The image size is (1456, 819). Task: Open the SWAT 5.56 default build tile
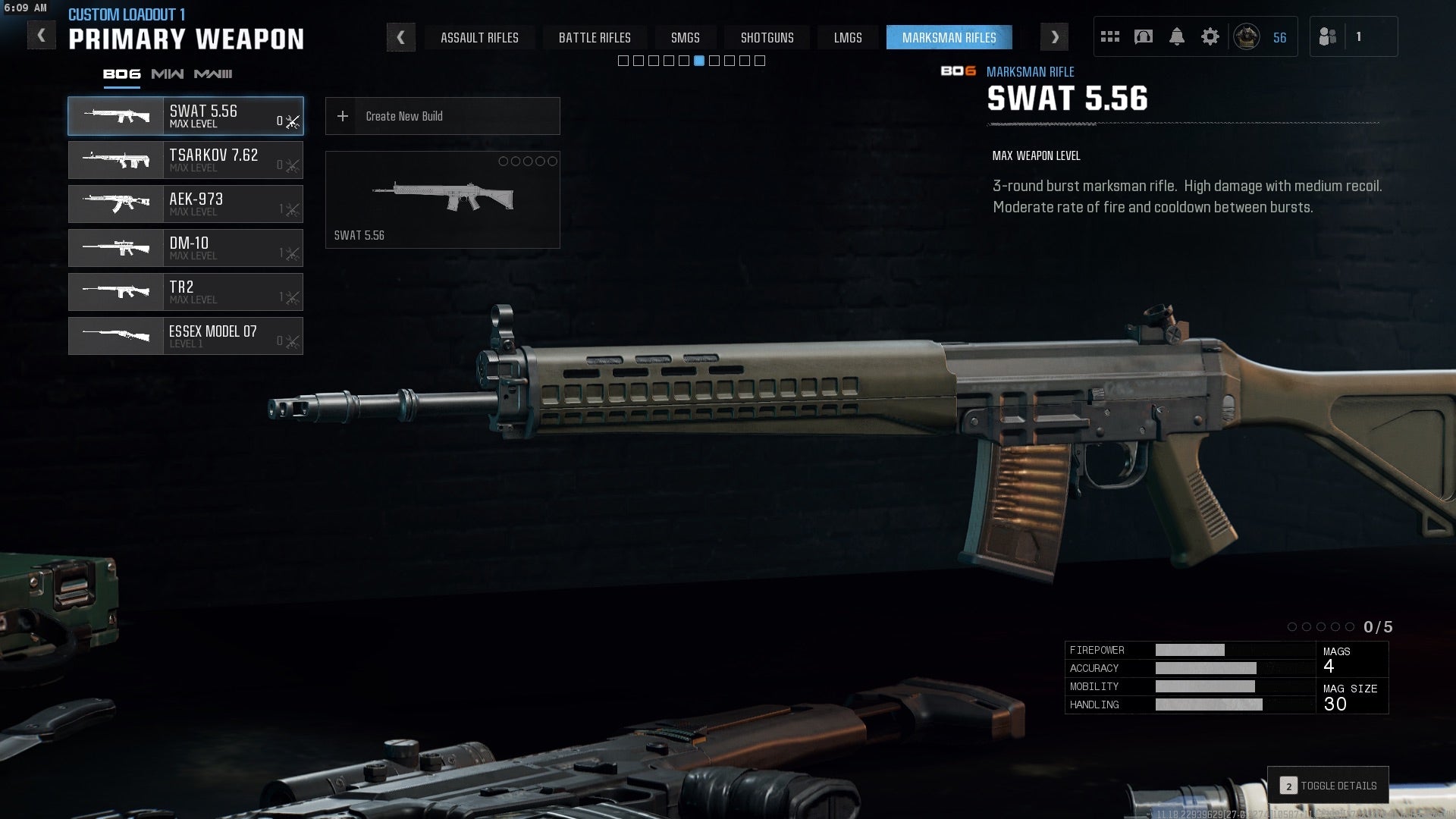coord(442,199)
